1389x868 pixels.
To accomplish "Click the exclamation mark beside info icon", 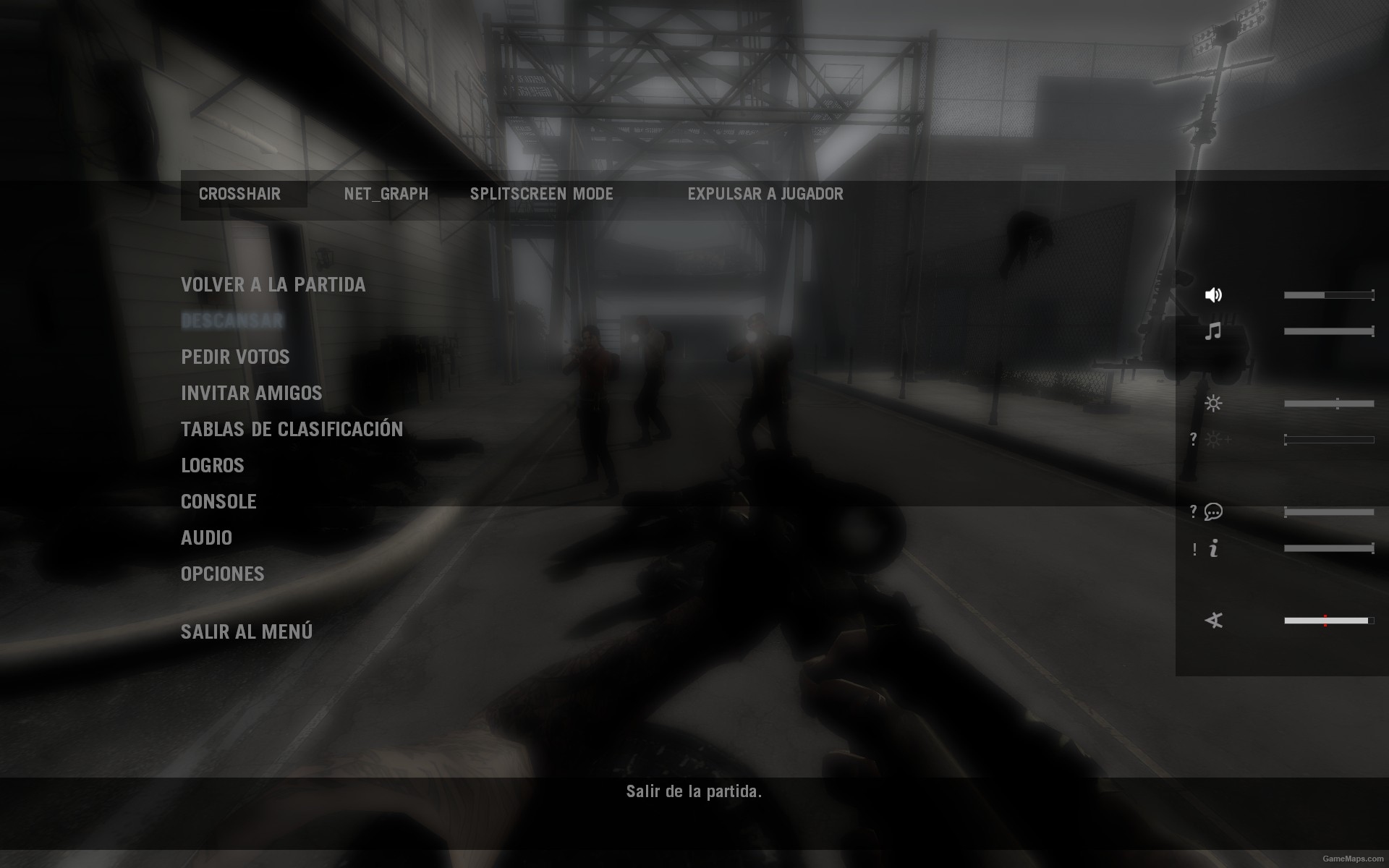I will tap(1195, 550).
